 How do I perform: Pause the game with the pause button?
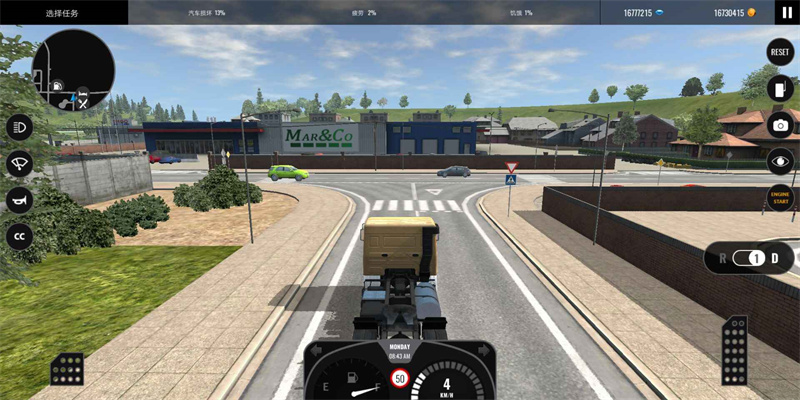pyautogui.click(x=786, y=13)
